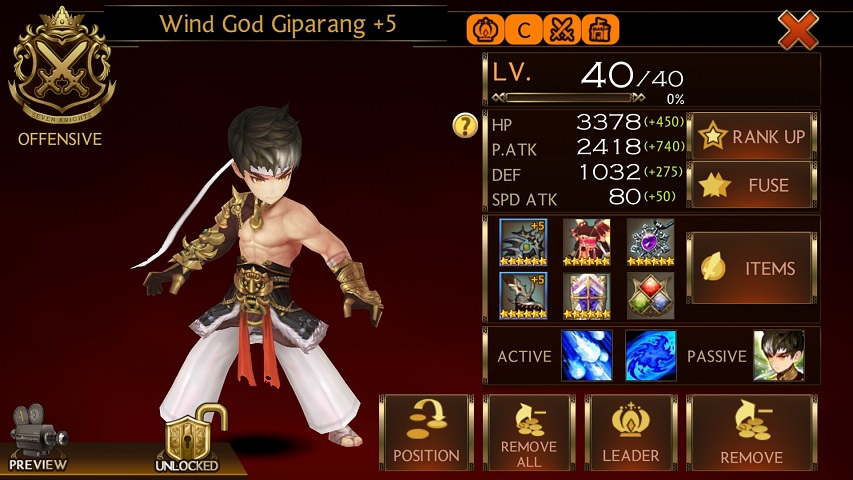Show stat help via question mark icon
This screenshot has height=480, width=853.
tap(464, 126)
